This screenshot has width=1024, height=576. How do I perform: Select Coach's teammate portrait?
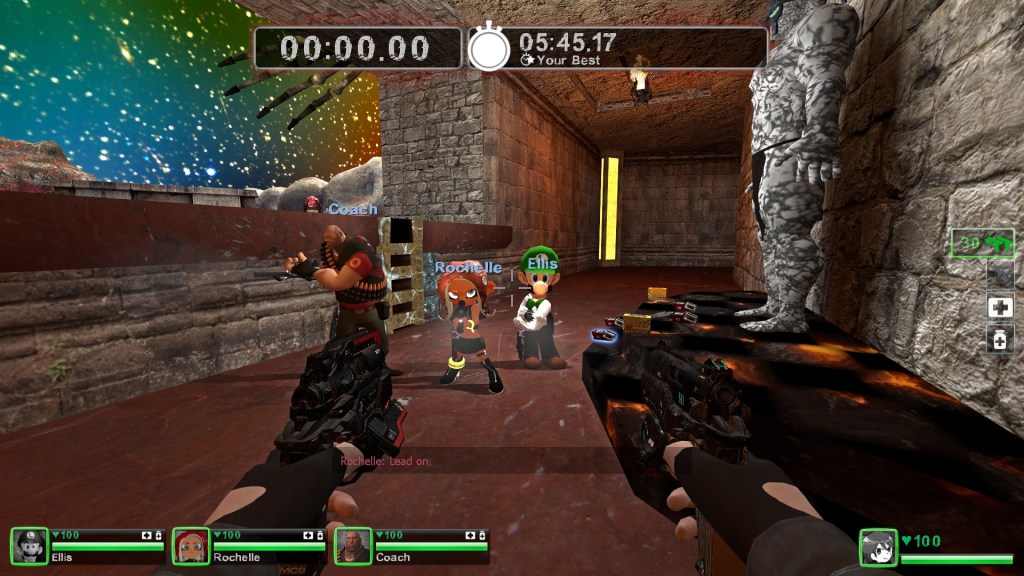point(353,546)
